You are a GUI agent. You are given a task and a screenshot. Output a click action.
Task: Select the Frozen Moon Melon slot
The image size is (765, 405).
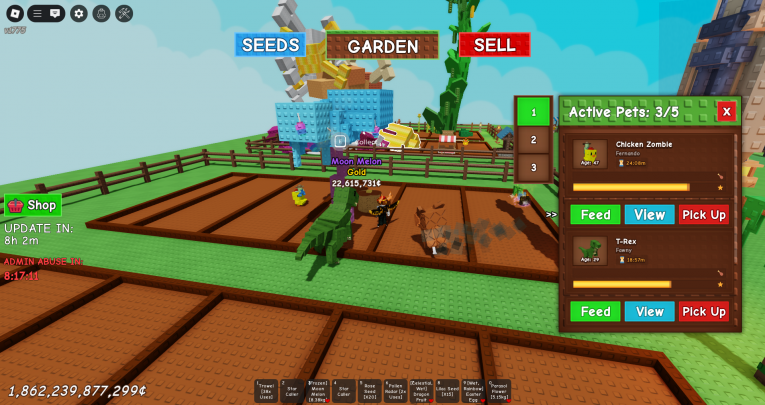click(x=318, y=391)
